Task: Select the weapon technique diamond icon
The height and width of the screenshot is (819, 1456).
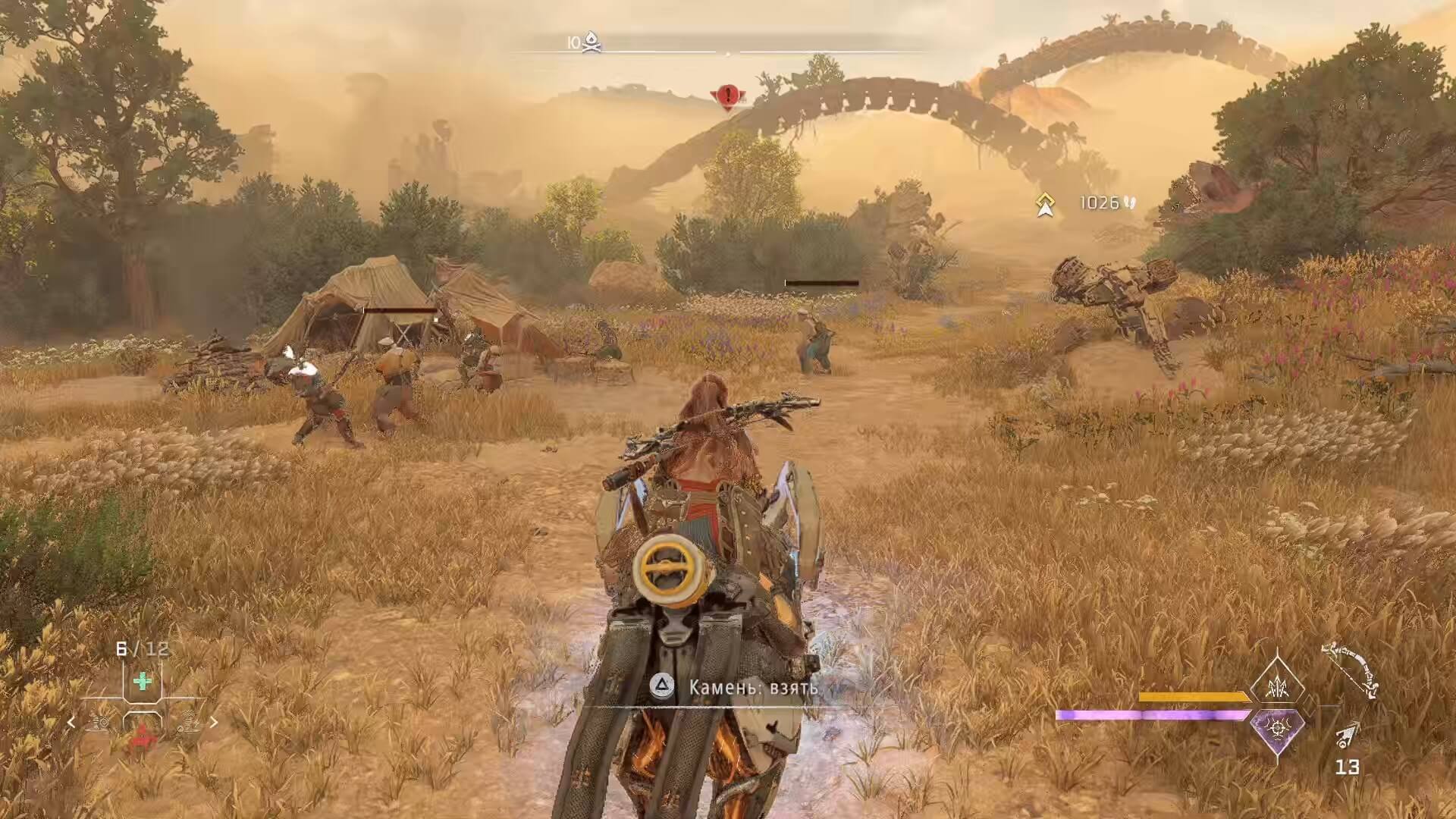Action: click(x=1276, y=686)
